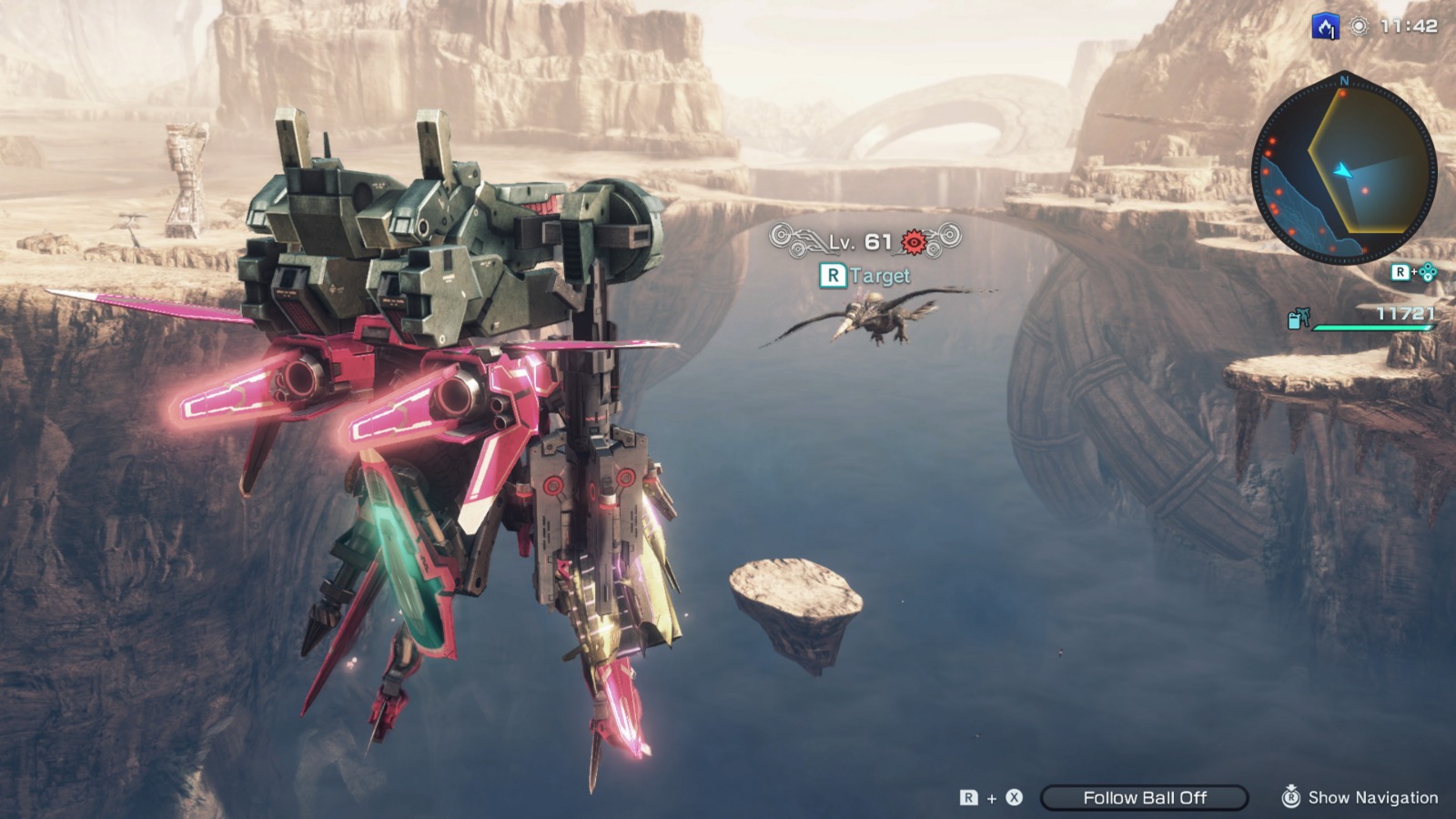The image size is (1456, 819).
Task: Click the 11:42 in-game clock display
Action: pos(1410,25)
